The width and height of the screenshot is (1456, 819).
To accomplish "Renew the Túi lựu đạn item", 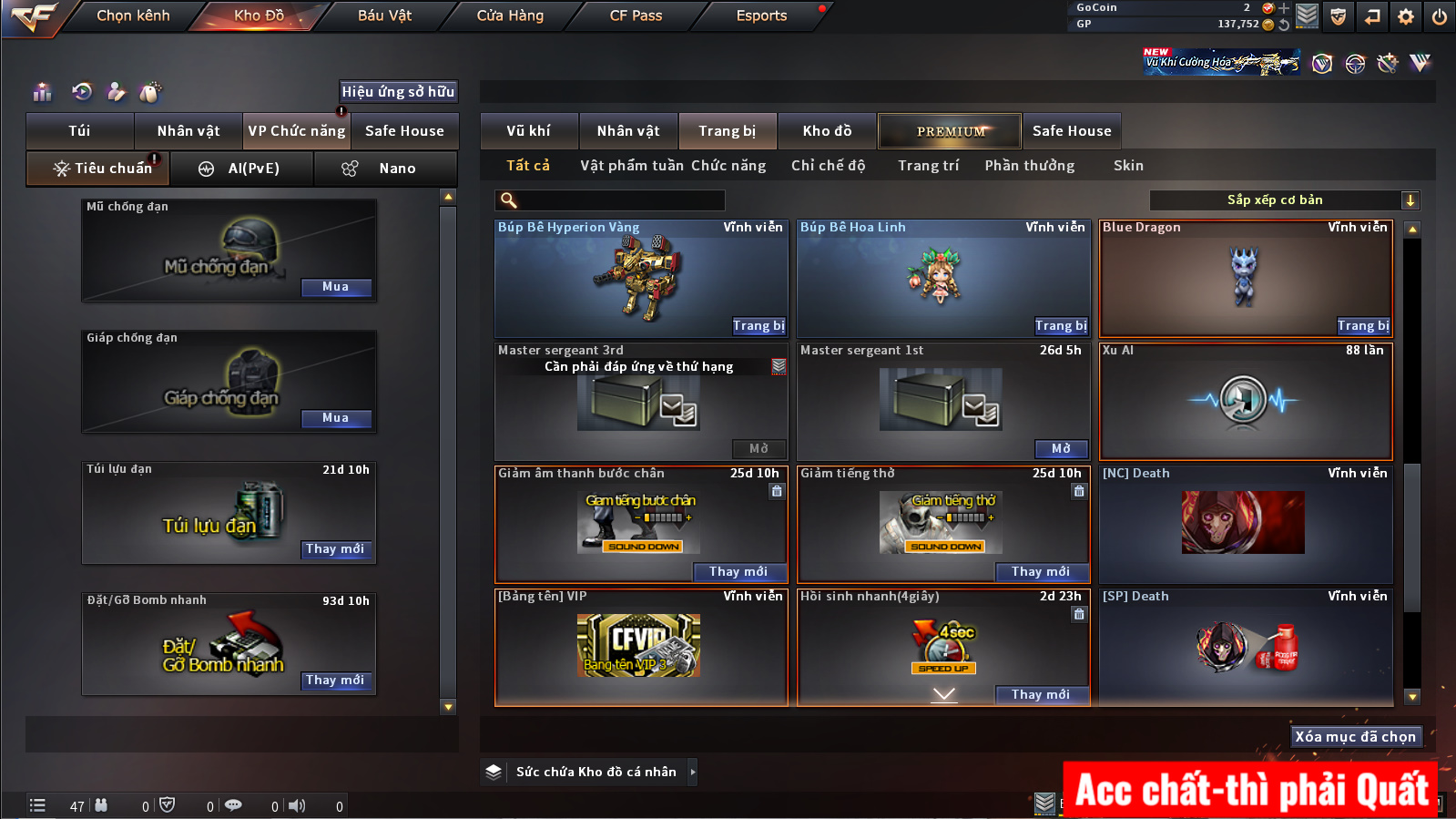I will 335,549.
